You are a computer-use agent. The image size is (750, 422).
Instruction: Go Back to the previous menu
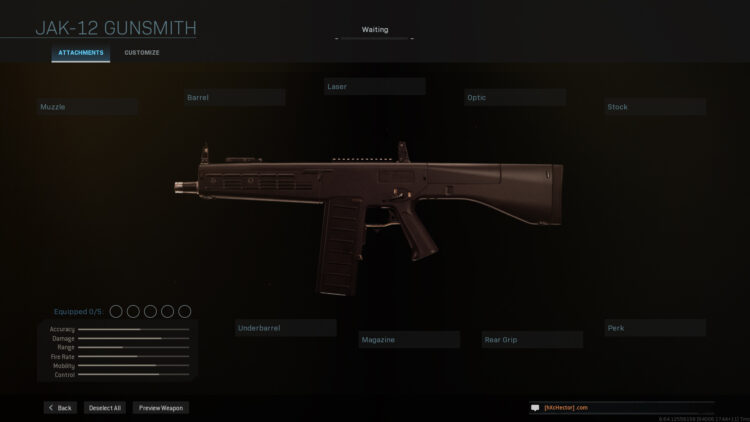[60, 408]
